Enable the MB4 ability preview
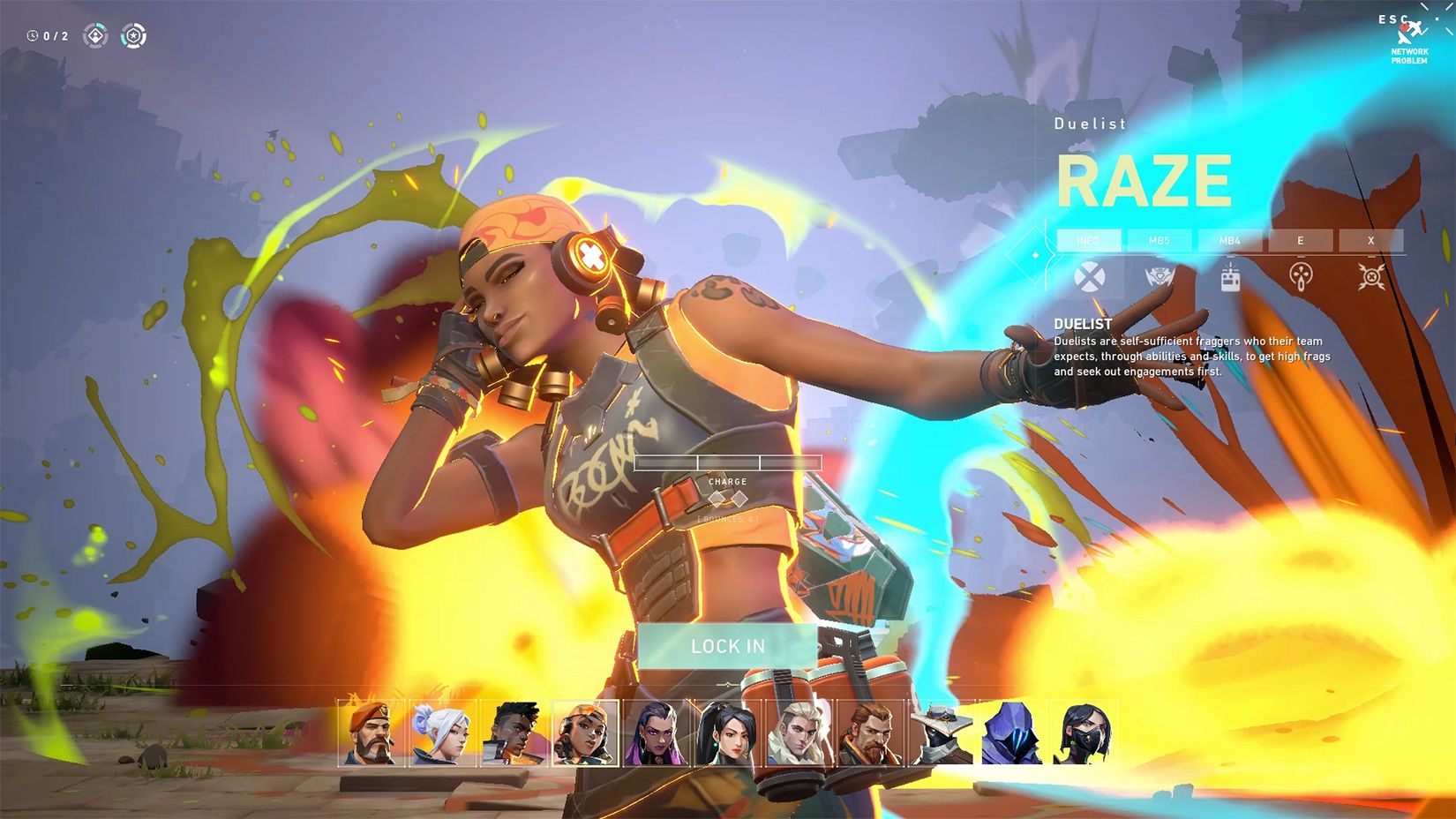 pos(1233,240)
